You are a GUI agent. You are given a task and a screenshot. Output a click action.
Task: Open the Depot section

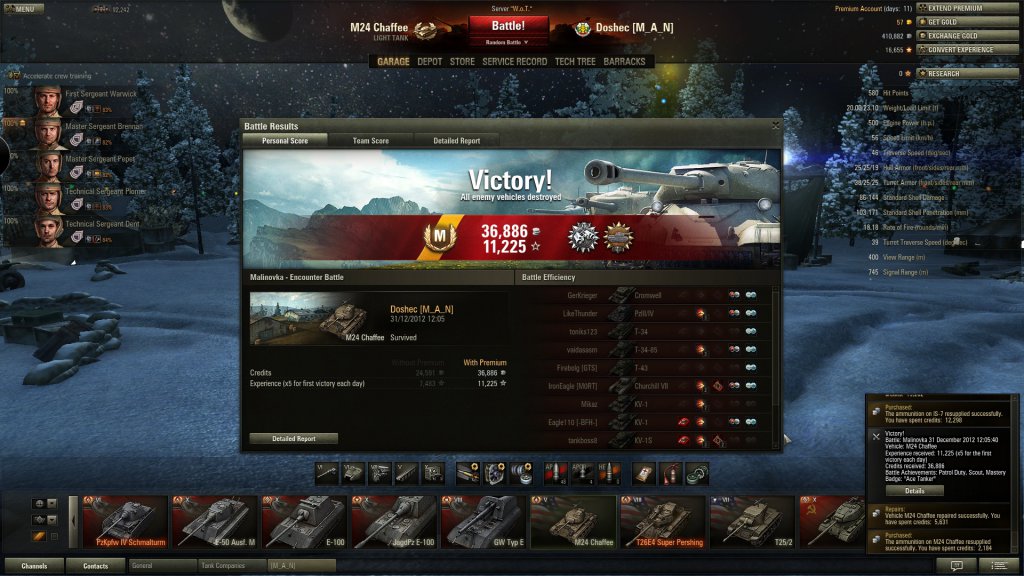click(x=429, y=62)
